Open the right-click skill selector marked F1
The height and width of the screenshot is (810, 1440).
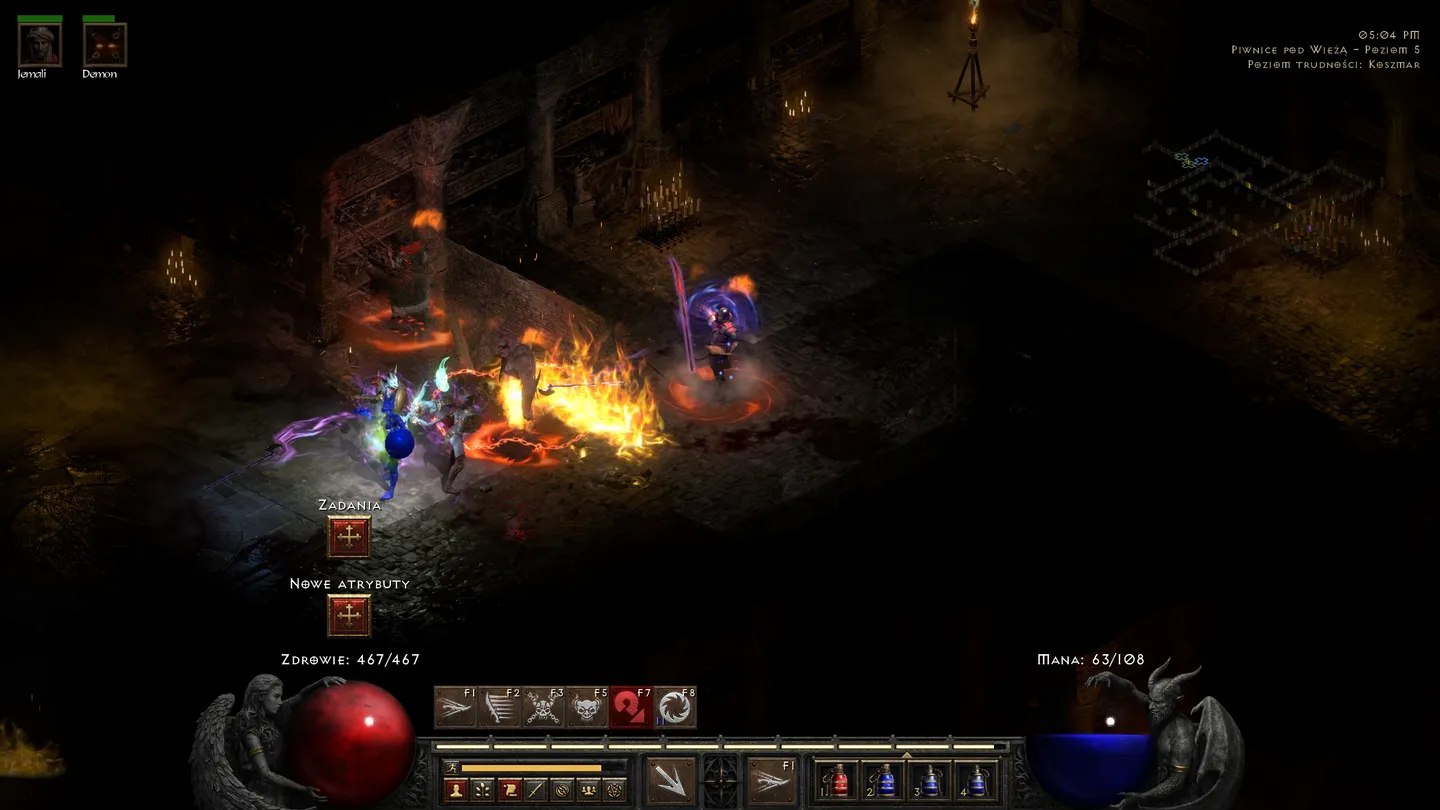coord(773,780)
